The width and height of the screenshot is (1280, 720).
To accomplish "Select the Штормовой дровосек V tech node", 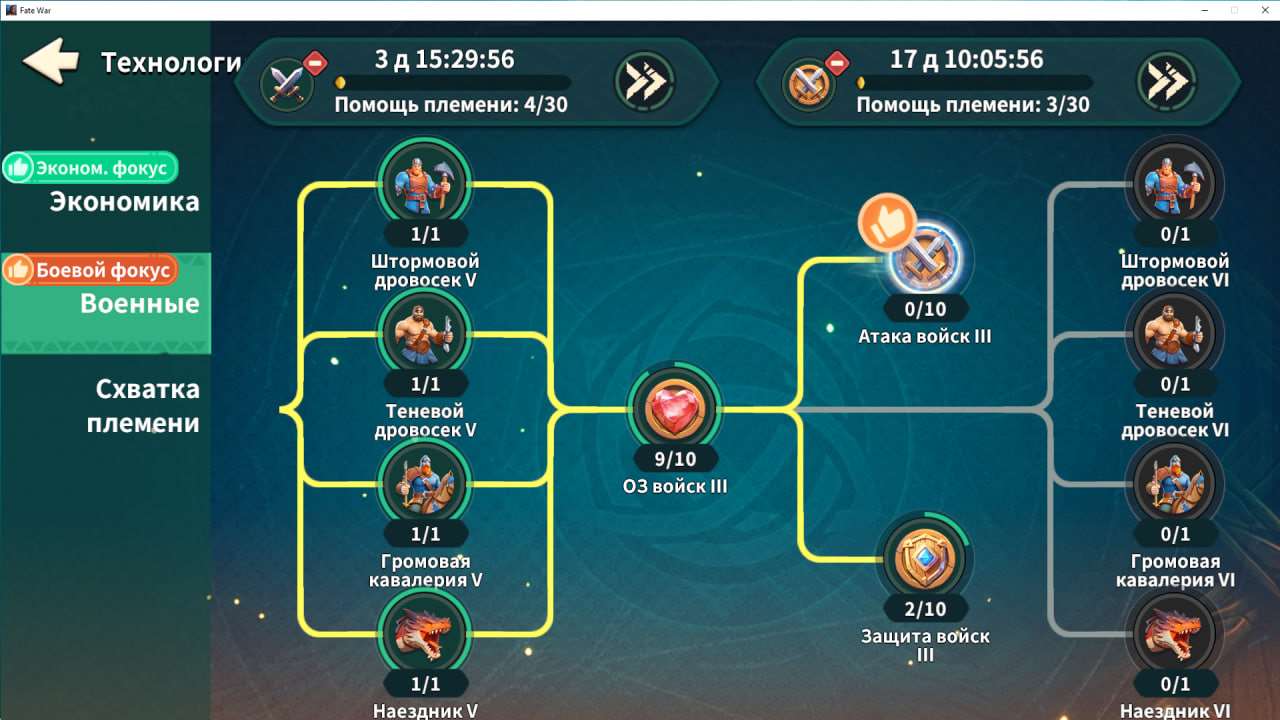I will coord(426,183).
